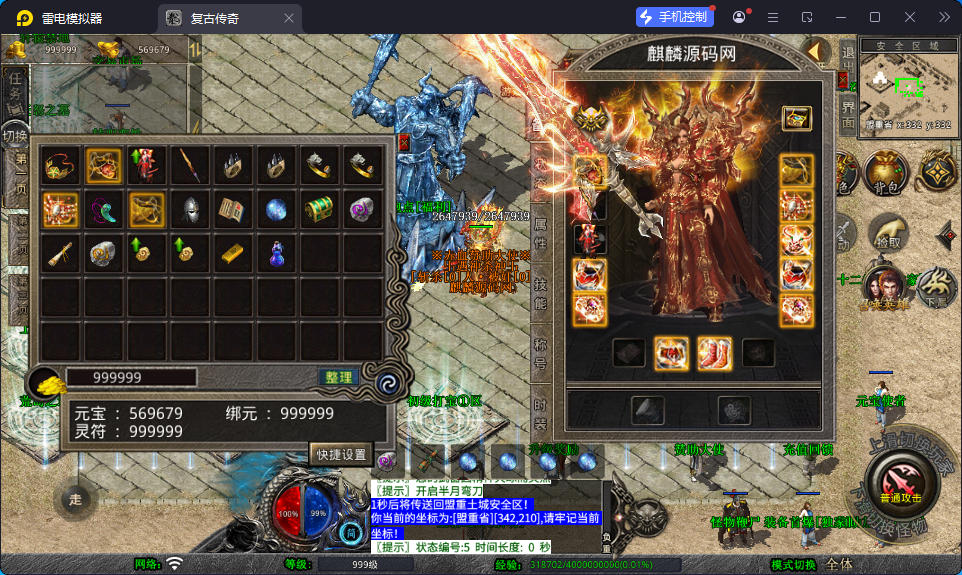Viewport: 962px width, 575px height.
Task: Select the spear weapon item in the bag
Action: [191, 166]
